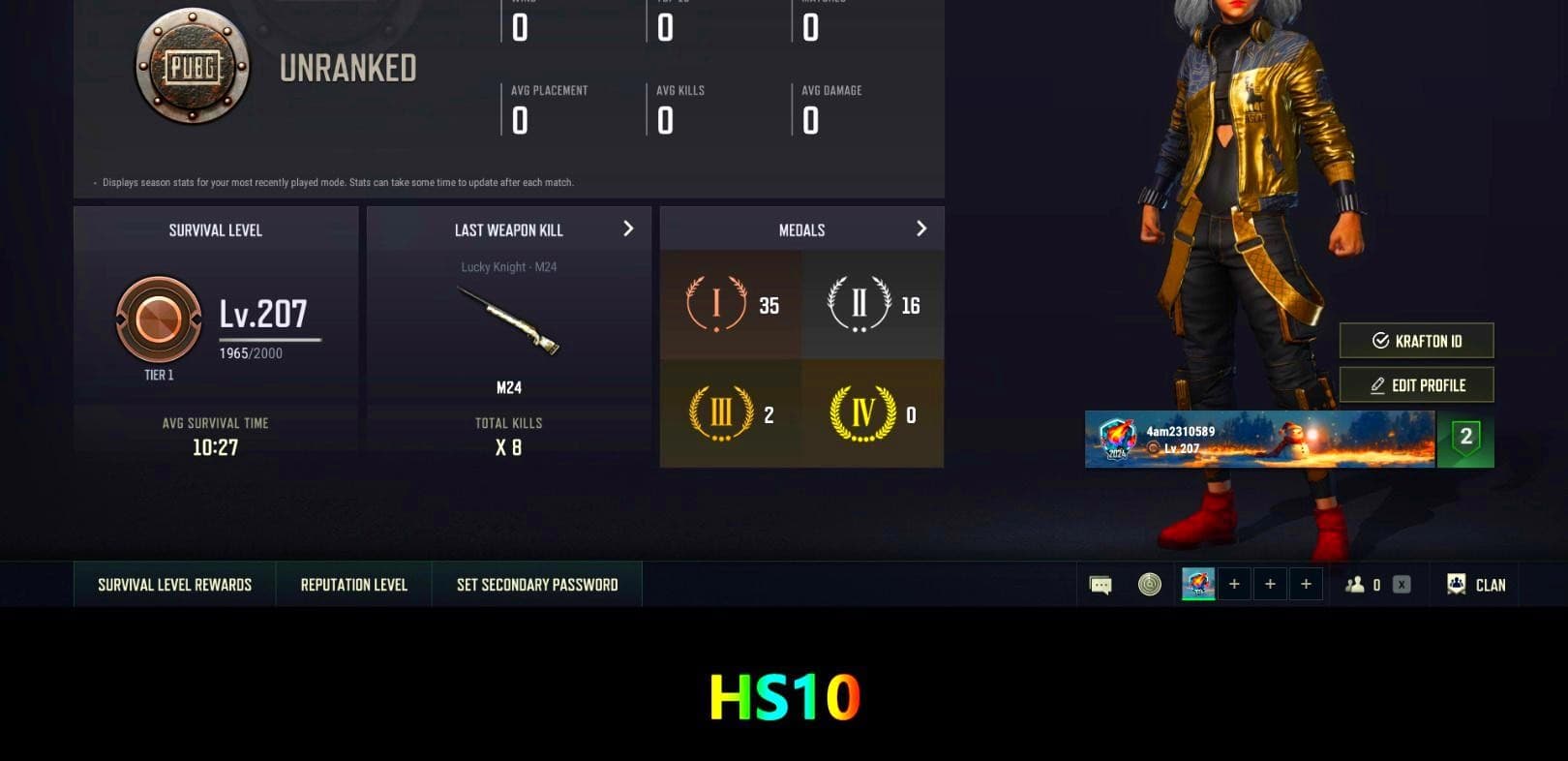The width and height of the screenshot is (1568, 761).
Task: Click the green level 2 badge on the banner
Action: (1464, 439)
